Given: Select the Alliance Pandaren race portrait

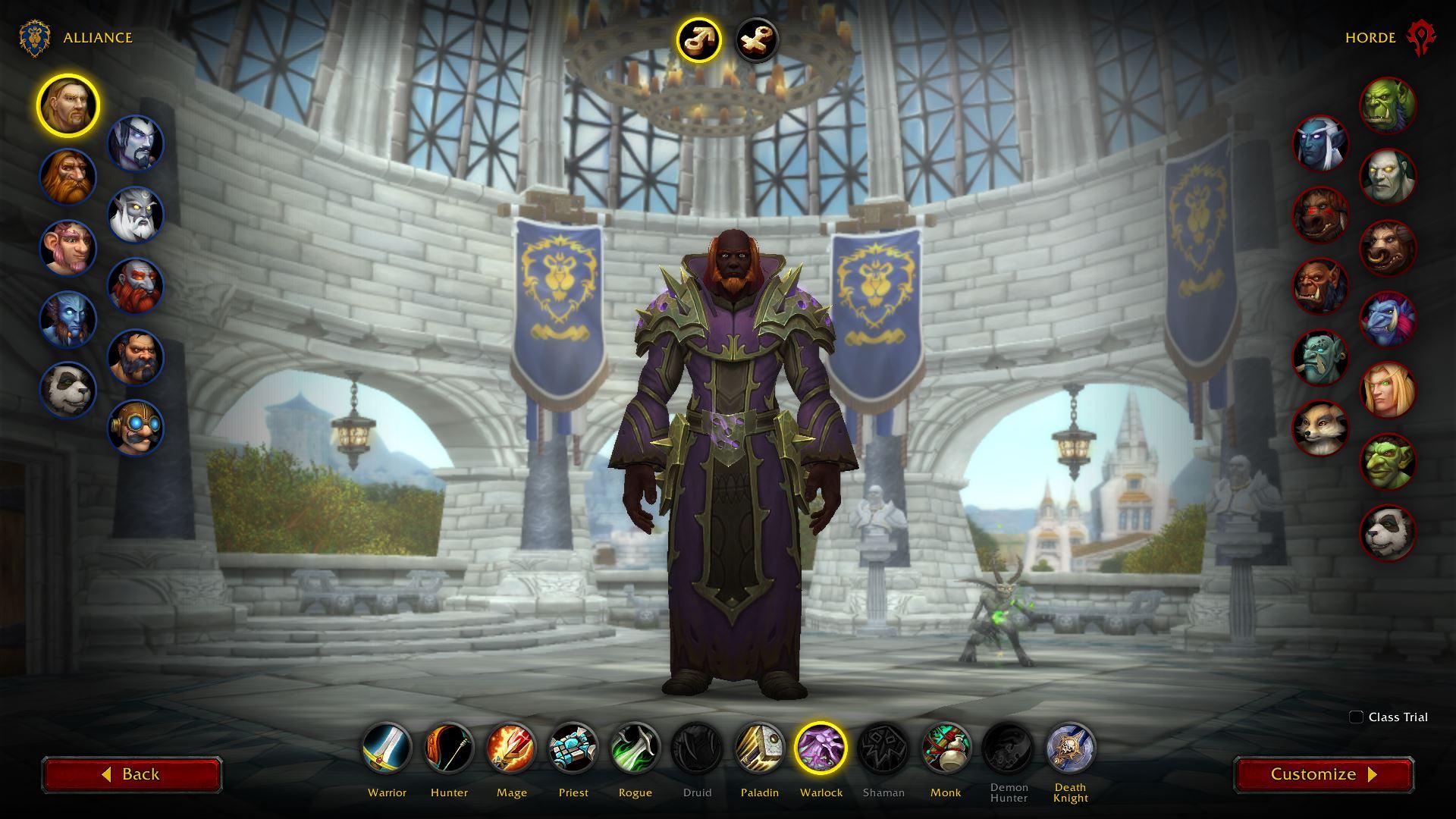Looking at the screenshot, I should click(x=68, y=390).
